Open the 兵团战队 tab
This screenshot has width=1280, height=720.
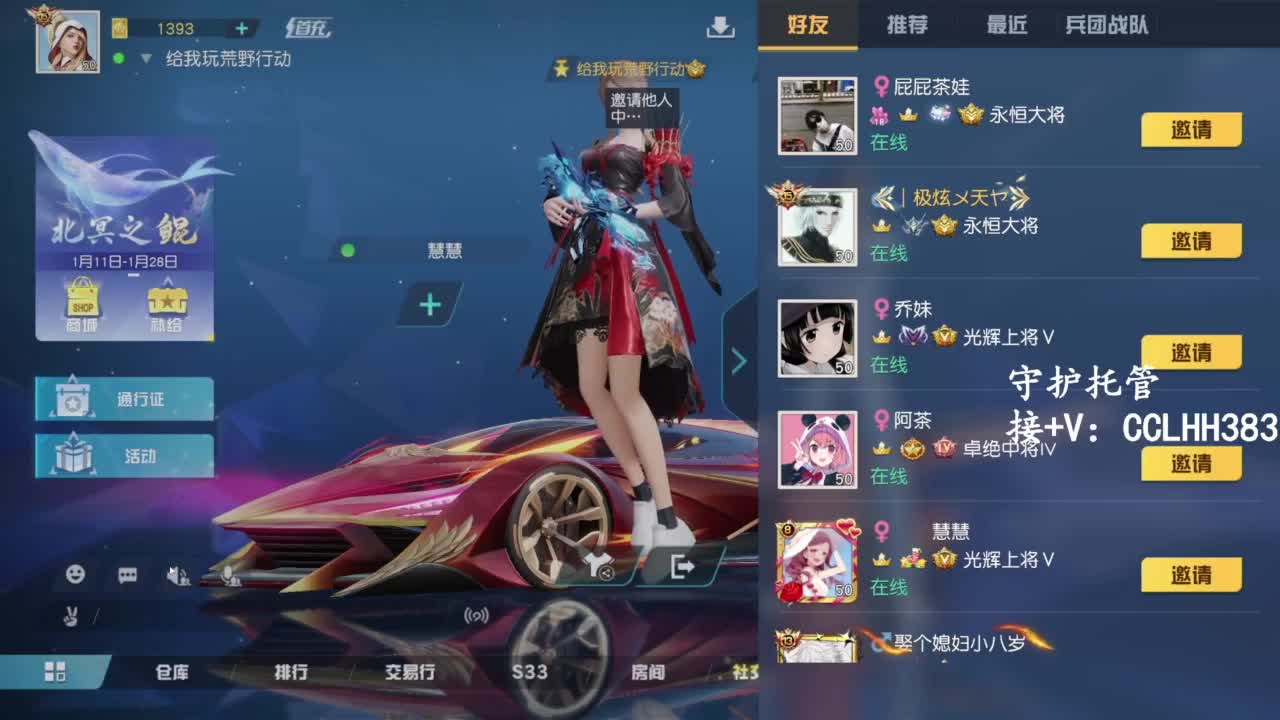click(1107, 24)
